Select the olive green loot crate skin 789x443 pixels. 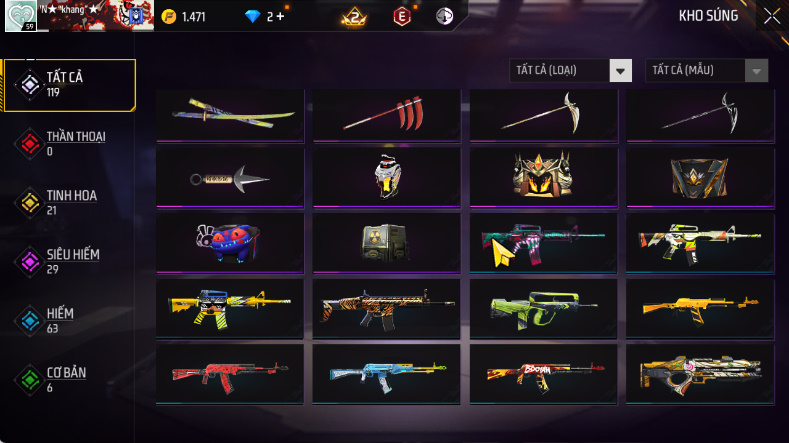click(x=386, y=242)
